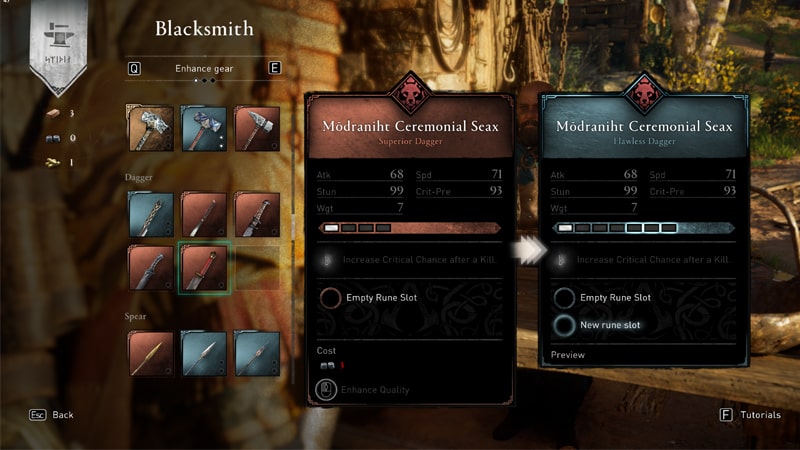800x450 pixels.
Task: Click the Enhance gear tab header
Action: coord(204,68)
